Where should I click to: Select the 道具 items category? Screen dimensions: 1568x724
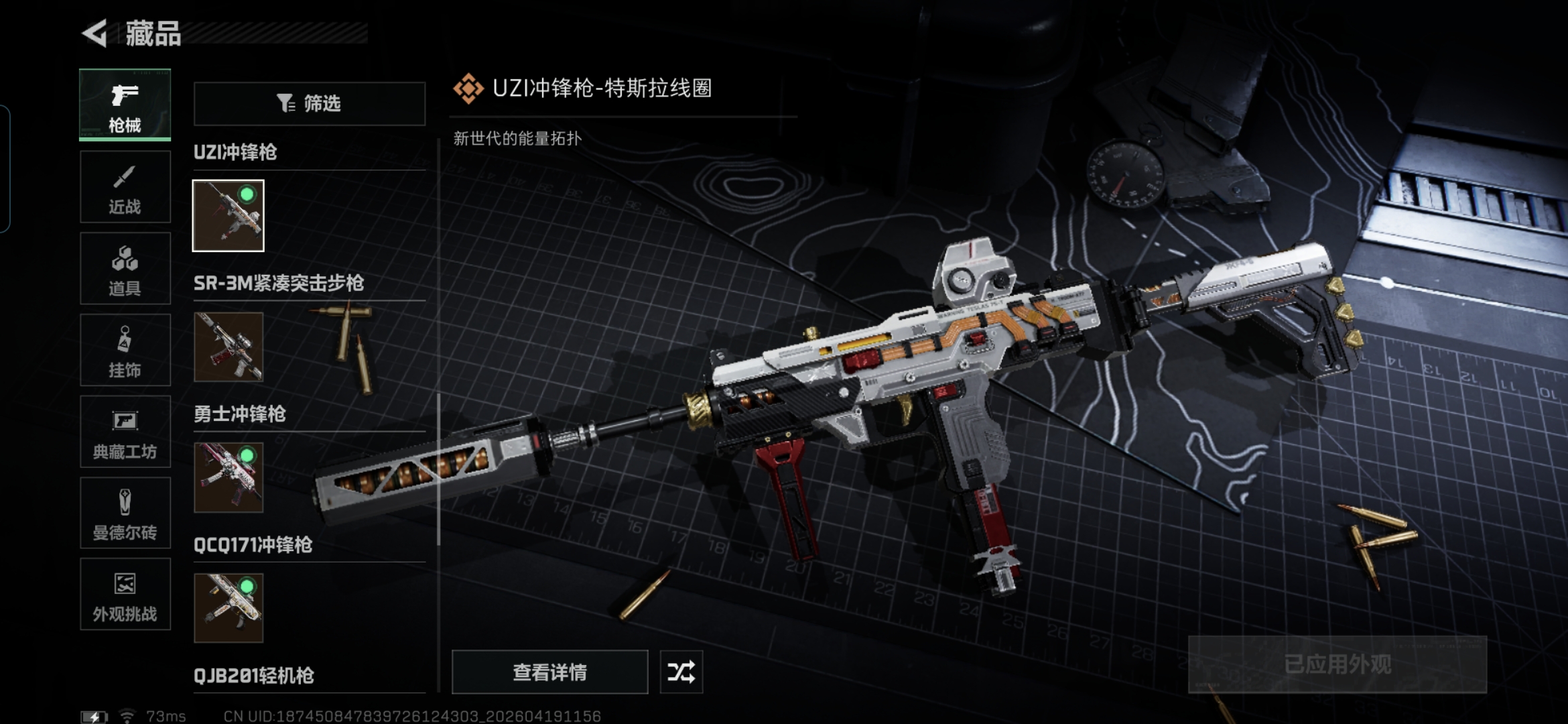pos(125,269)
